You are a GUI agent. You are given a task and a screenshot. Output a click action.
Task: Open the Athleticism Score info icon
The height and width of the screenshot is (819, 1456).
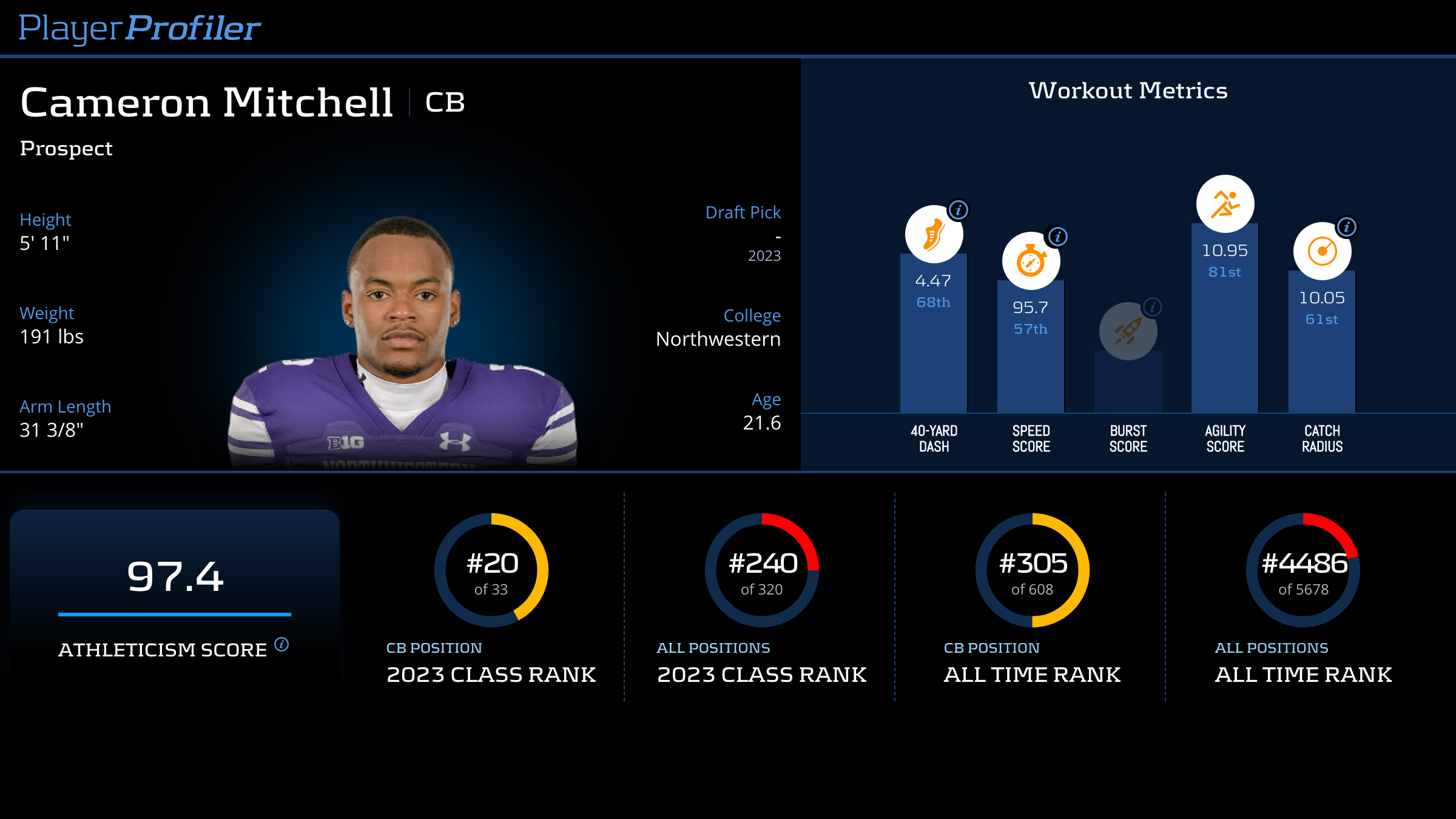[281, 644]
